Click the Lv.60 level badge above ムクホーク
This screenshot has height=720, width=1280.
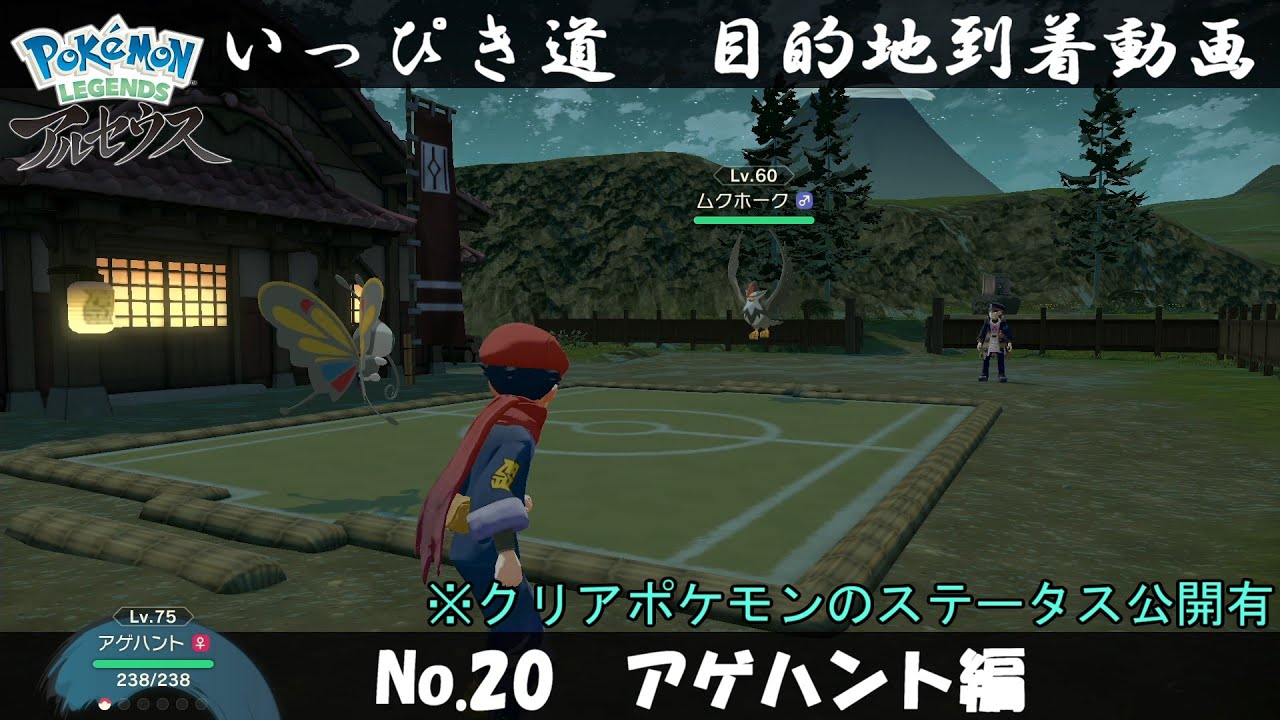tap(755, 177)
